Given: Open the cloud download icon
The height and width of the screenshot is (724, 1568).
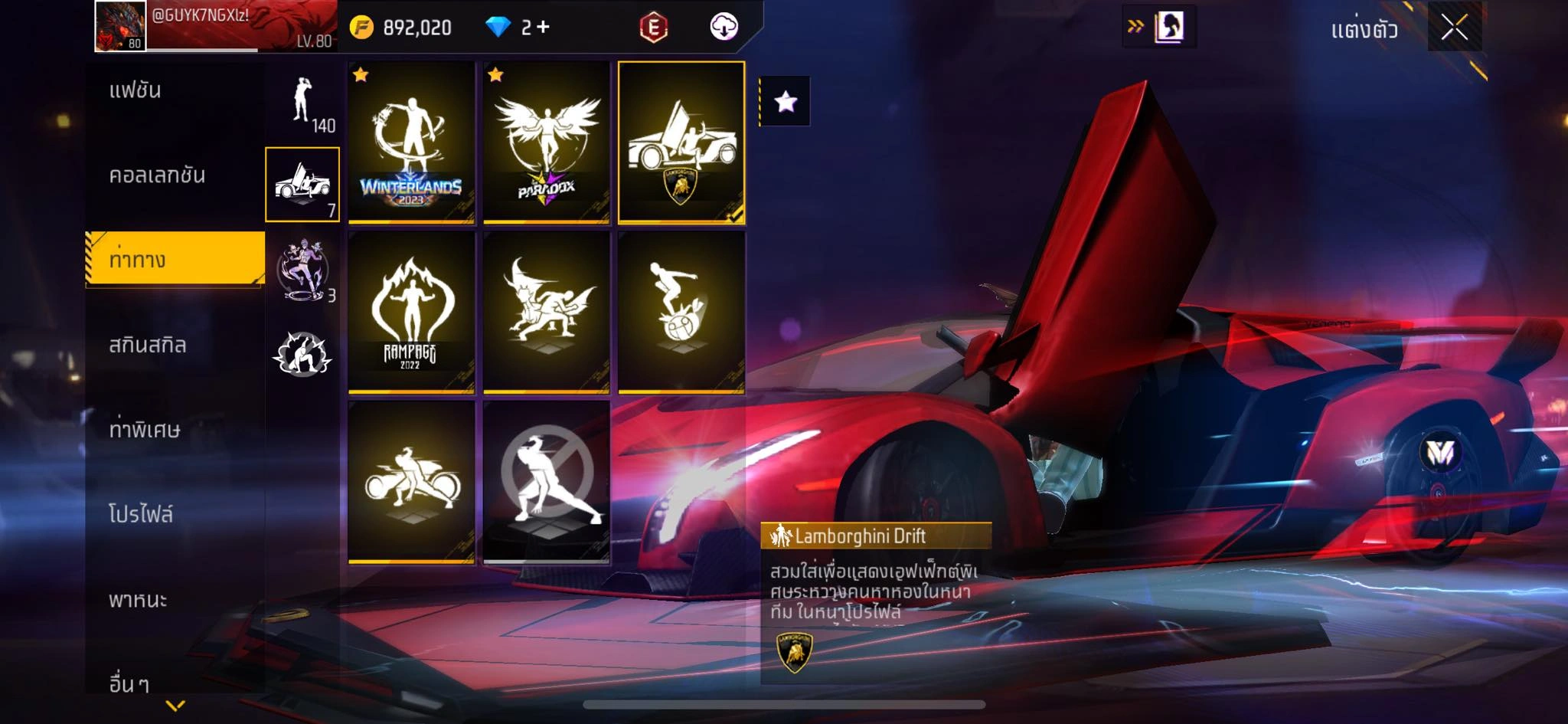Looking at the screenshot, I should coord(724,28).
